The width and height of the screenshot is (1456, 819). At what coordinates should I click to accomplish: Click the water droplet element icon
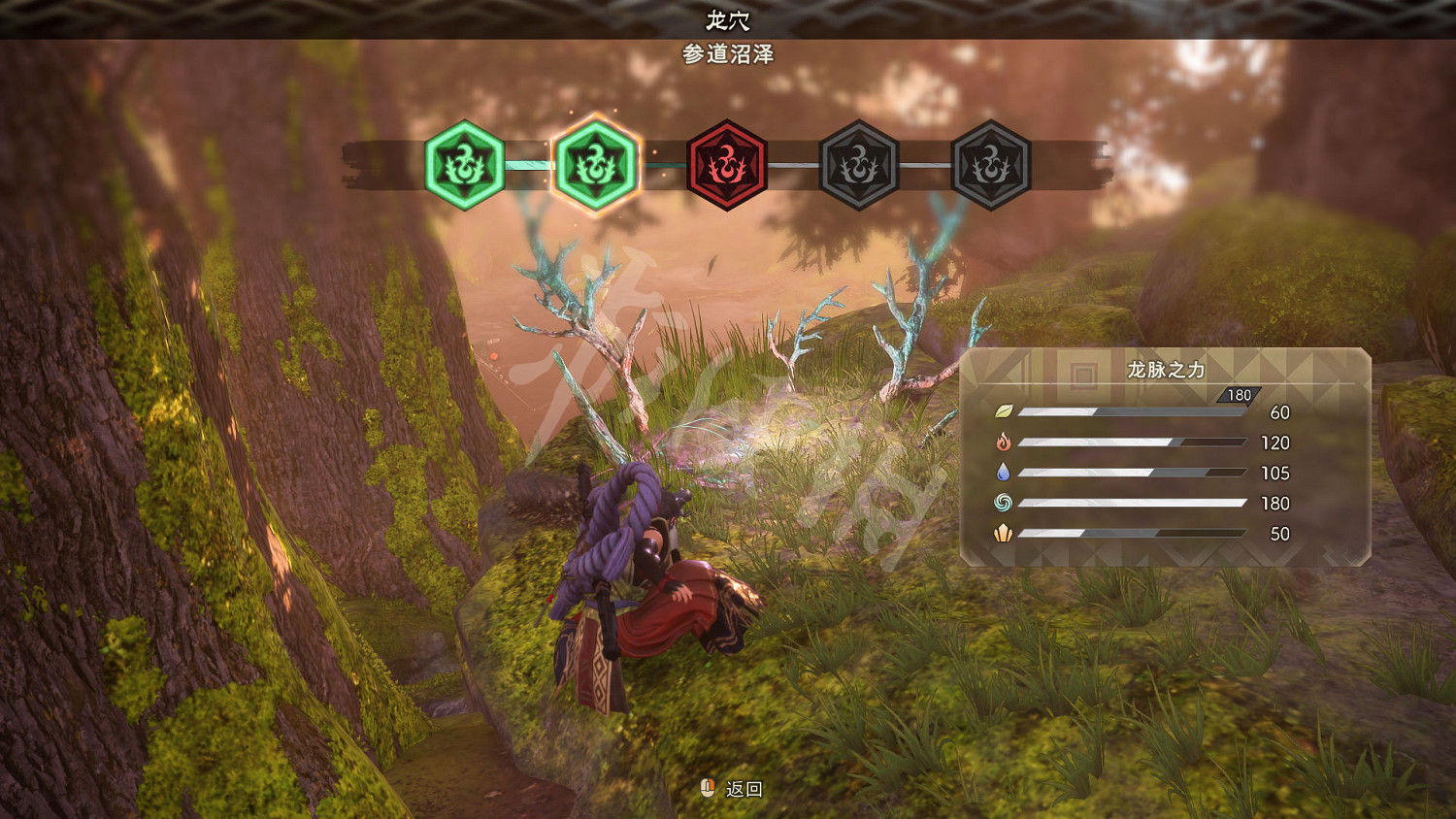pos(1006,473)
